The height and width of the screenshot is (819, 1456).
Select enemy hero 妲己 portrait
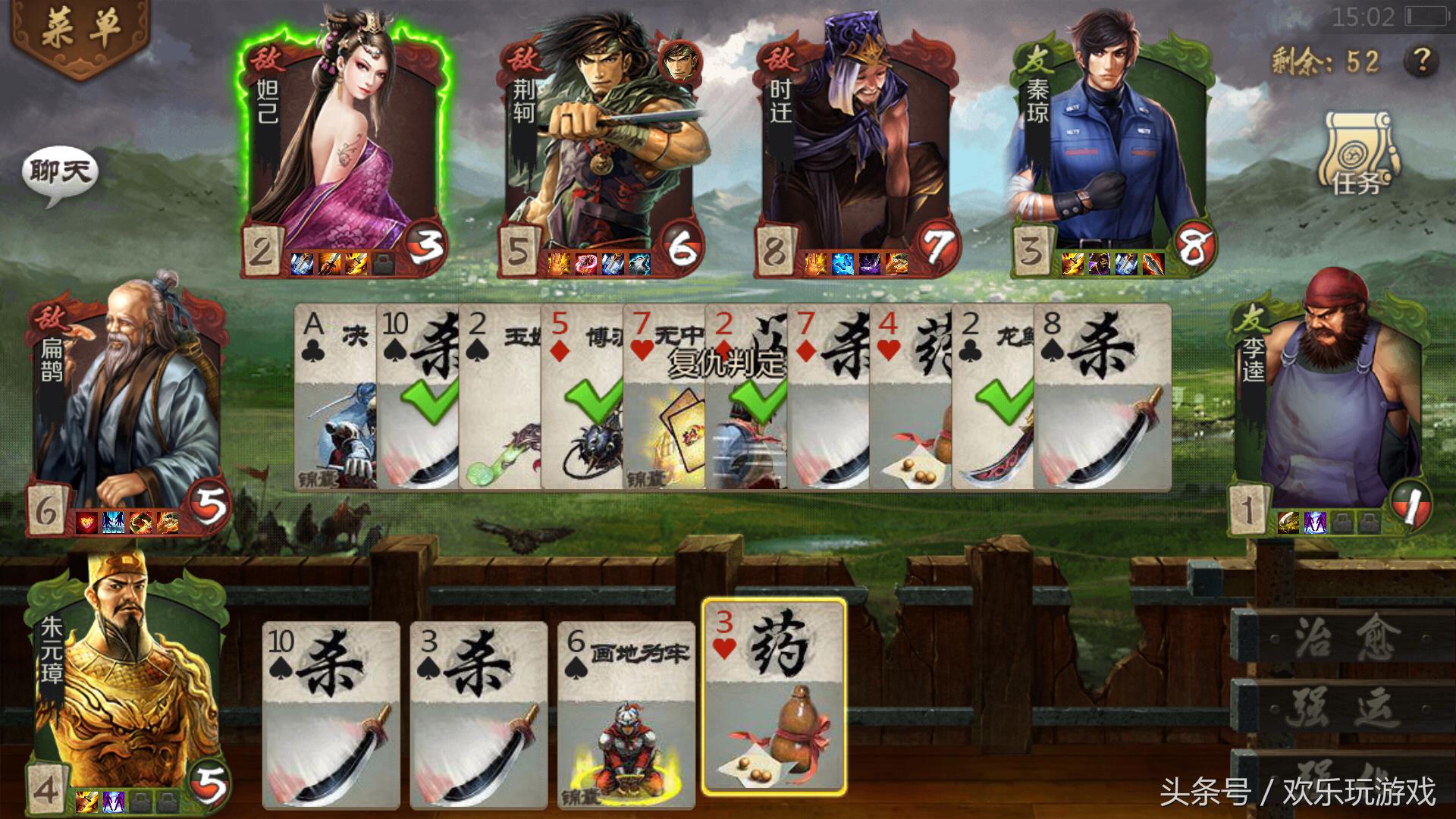(x=344, y=144)
